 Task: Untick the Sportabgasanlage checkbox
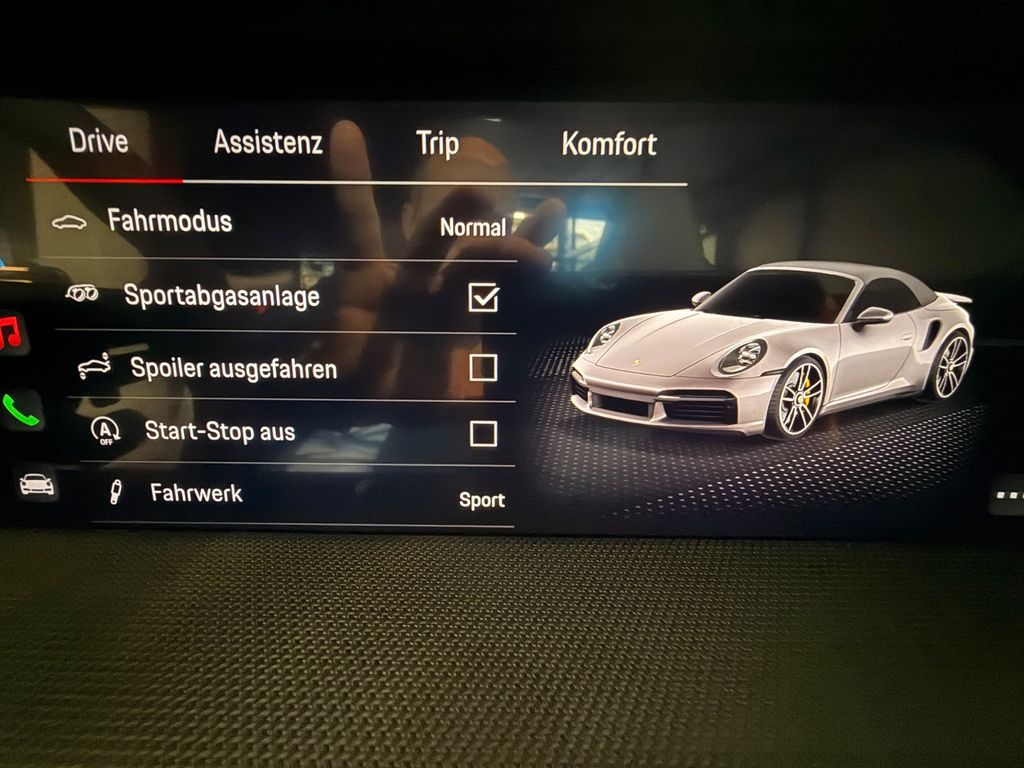click(x=483, y=297)
